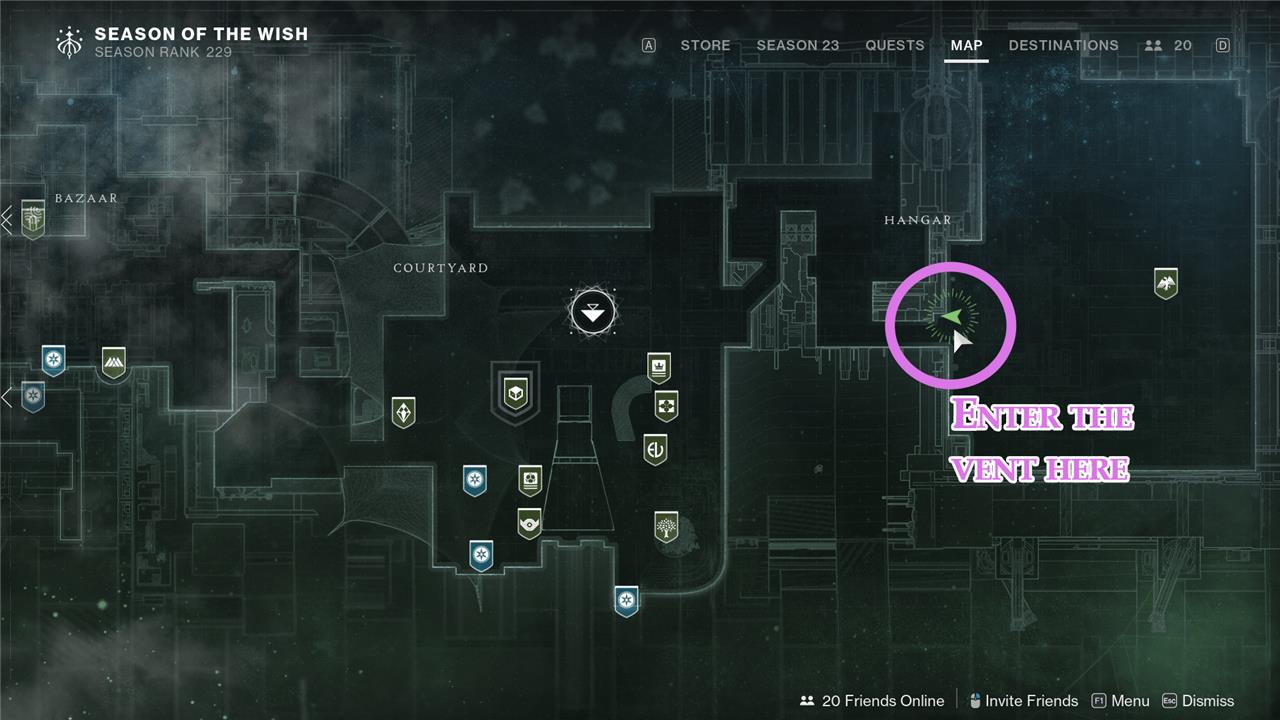1280x720 pixels.
Task: Select the diamond engram vendor marker
Action: point(403,411)
